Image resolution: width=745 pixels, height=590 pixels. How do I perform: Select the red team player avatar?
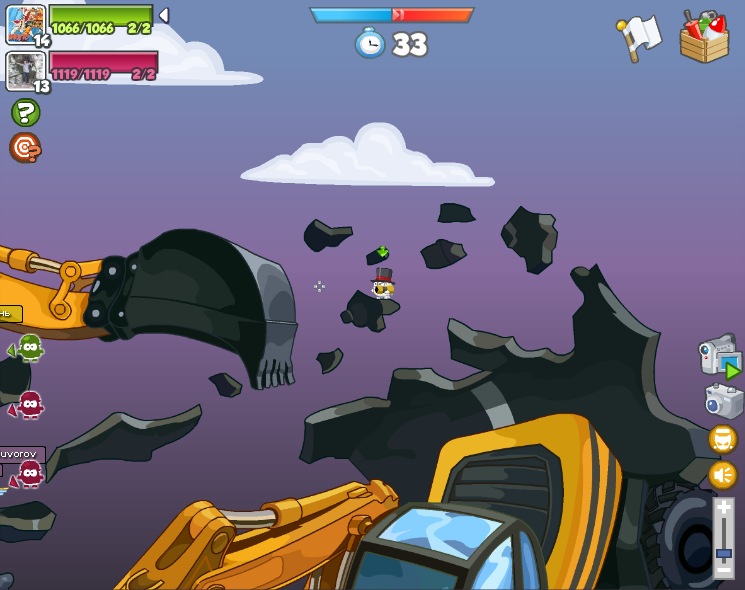(25, 71)
